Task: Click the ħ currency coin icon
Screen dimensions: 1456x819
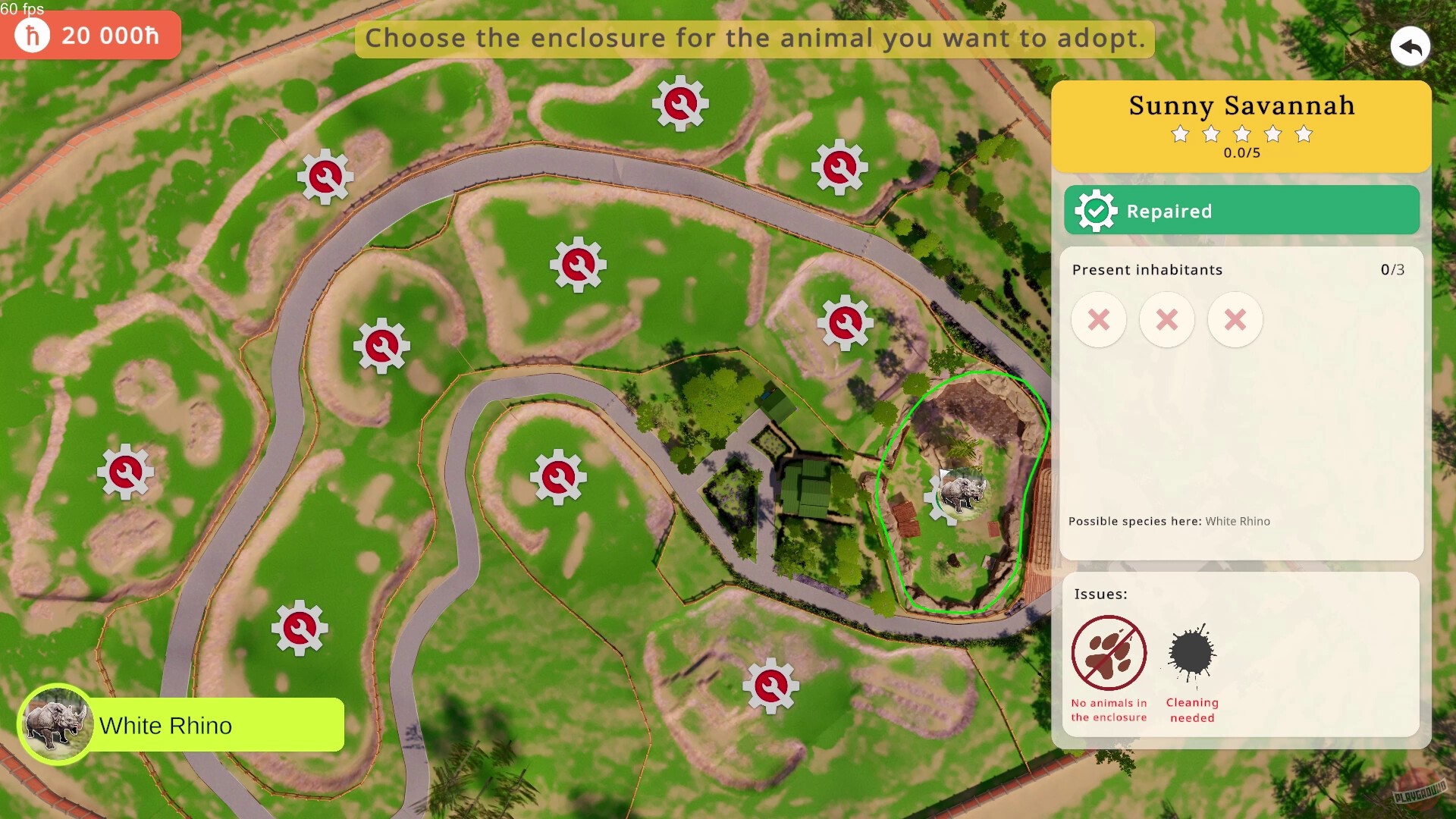Action: pos(32,35)
